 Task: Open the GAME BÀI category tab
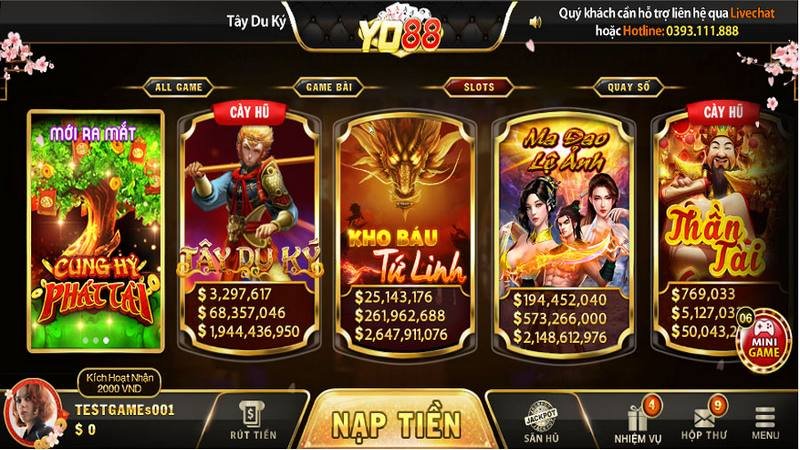(x=328, y=87)
